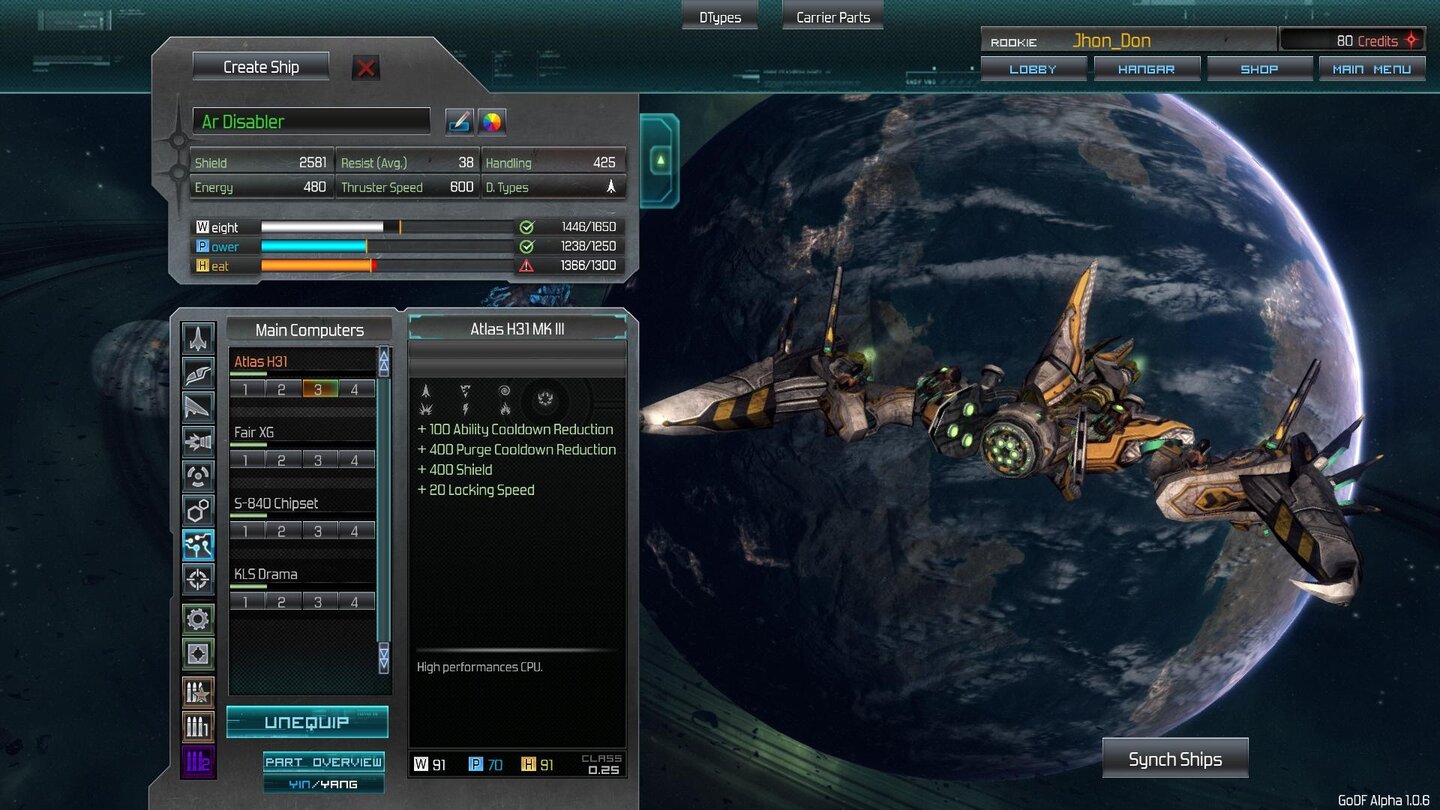
Task: Open the wings category in the part sidebar
Action: (197, 375)
